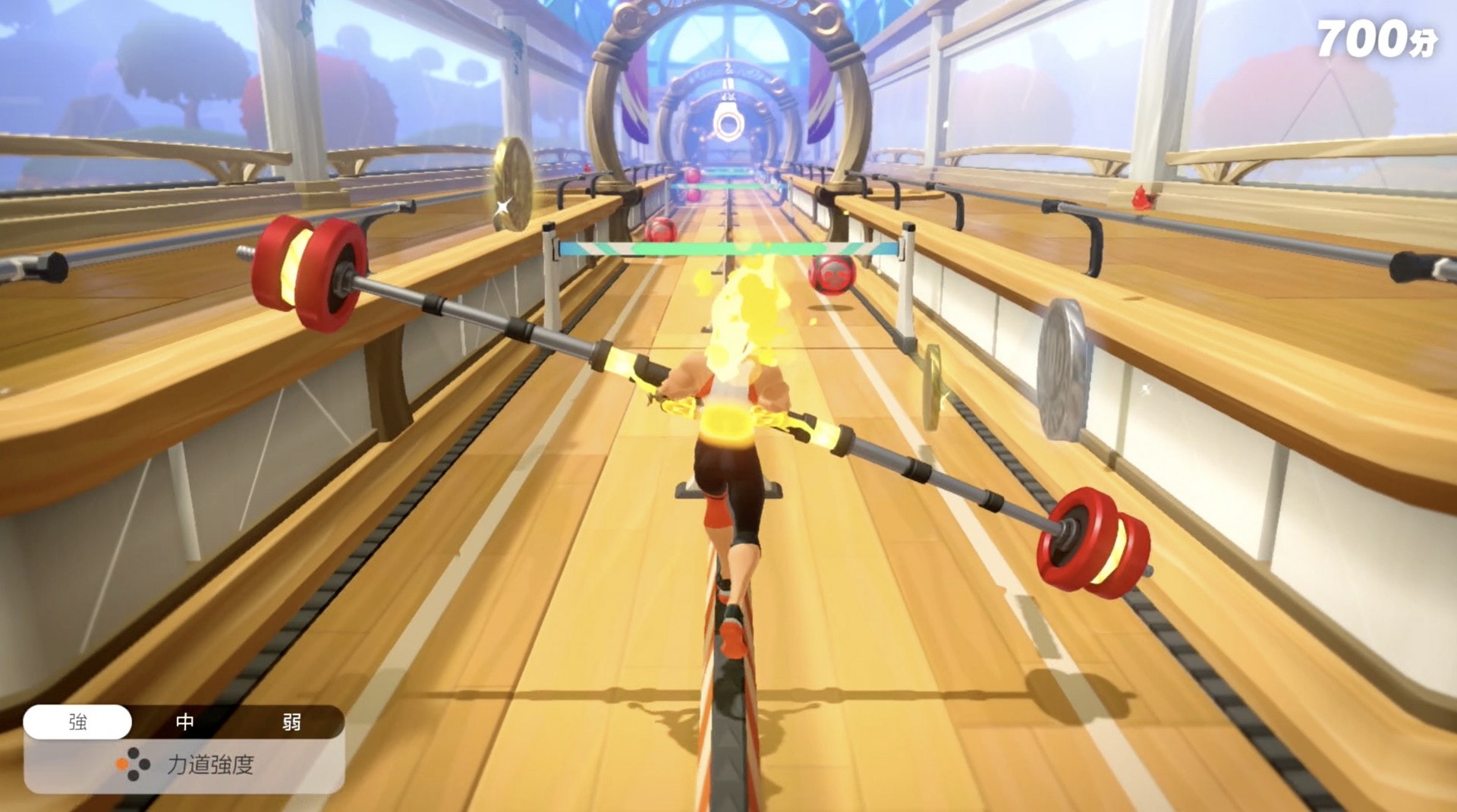Choose the 中 strength option
Image resolution: width=1457 pixels, height=812 pixels.
(x=184, y=722)
